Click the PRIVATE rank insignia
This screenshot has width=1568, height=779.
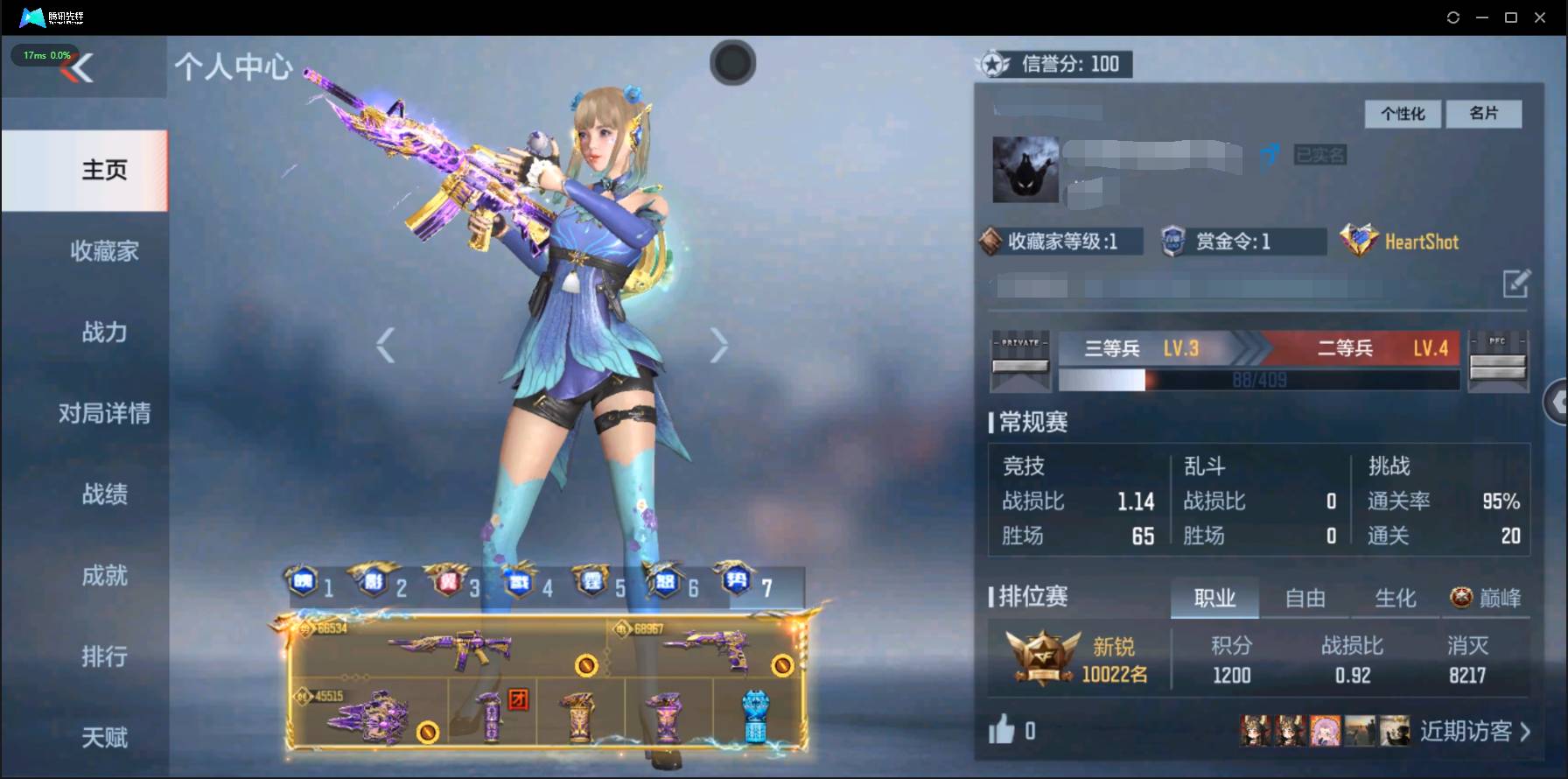coord(1020,361)
